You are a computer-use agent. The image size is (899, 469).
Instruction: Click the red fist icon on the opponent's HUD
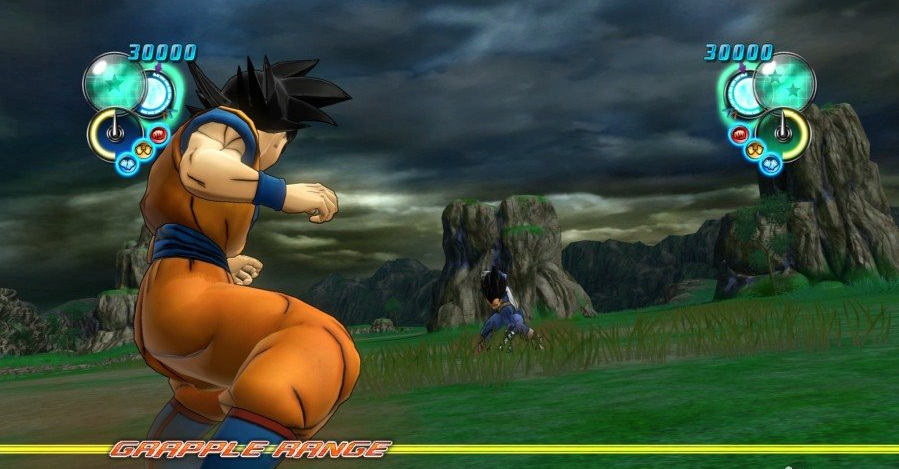[x=741, y=135]
